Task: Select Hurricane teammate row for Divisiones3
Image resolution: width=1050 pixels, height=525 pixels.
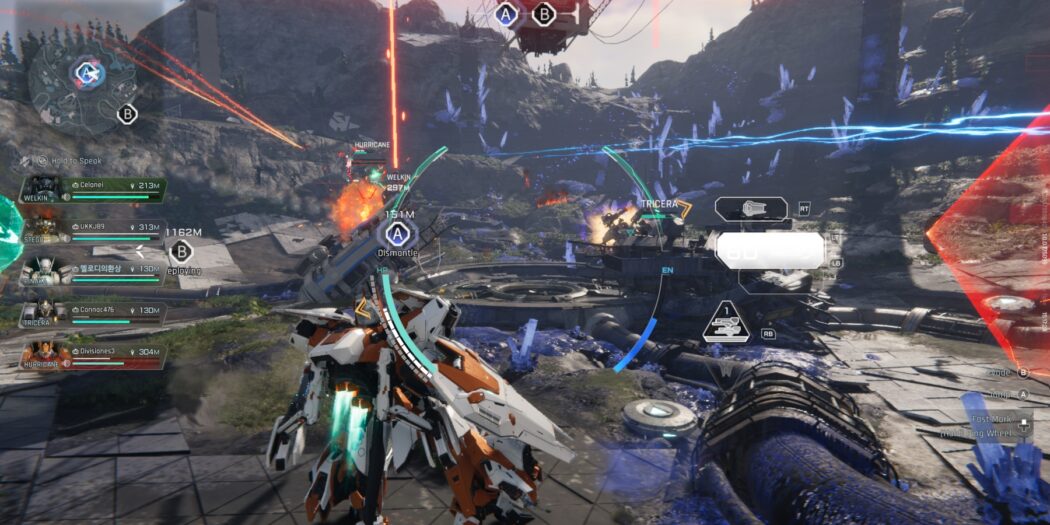Action: coord(94,355)
